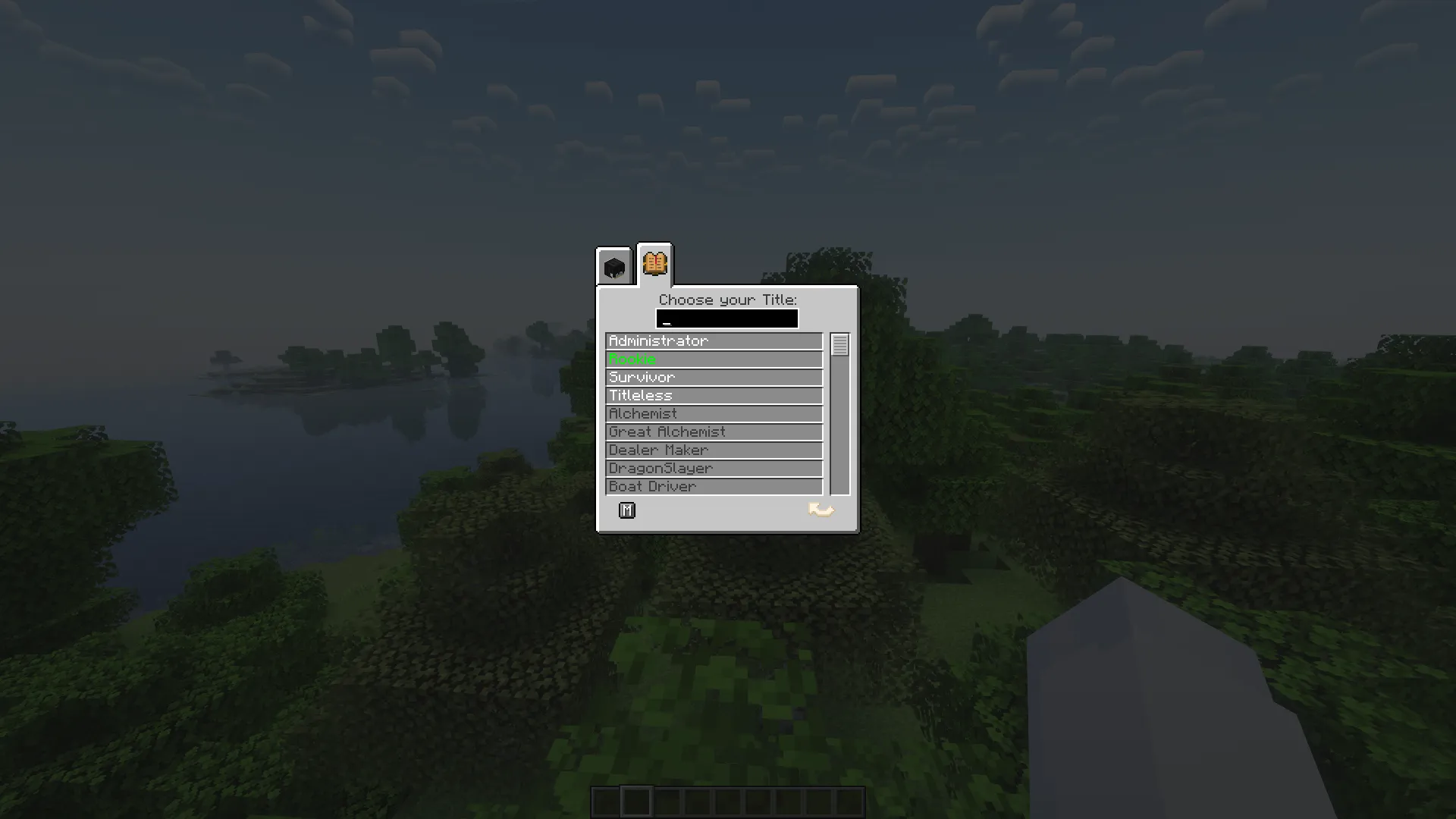Pick the Great Alchemist title

[x=713, y=431]
